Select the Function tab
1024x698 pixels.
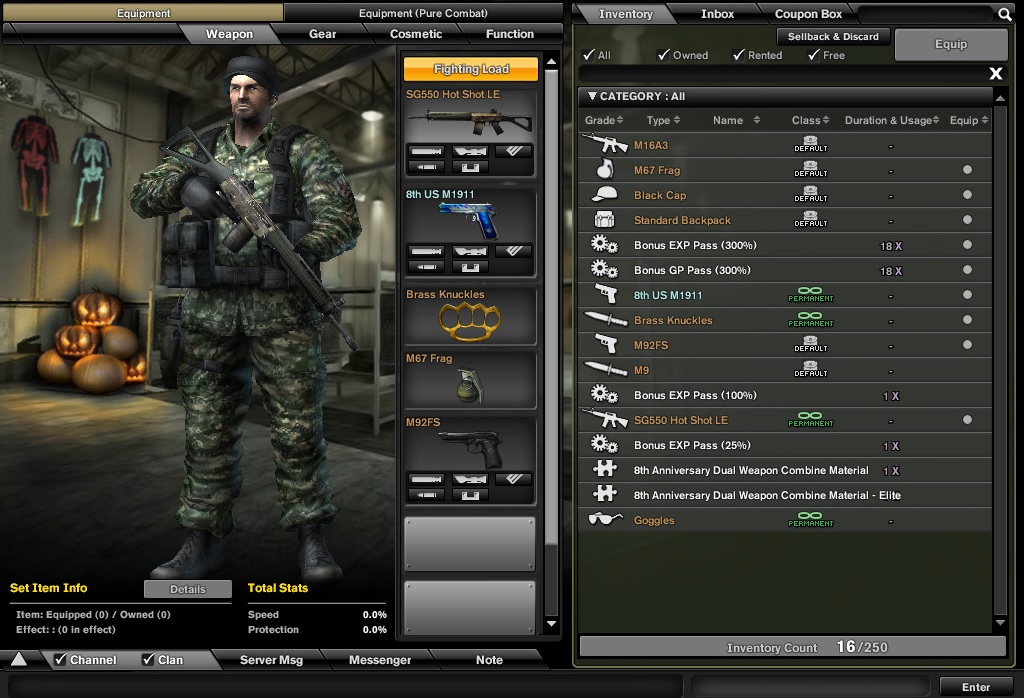[x=510, y=34]
